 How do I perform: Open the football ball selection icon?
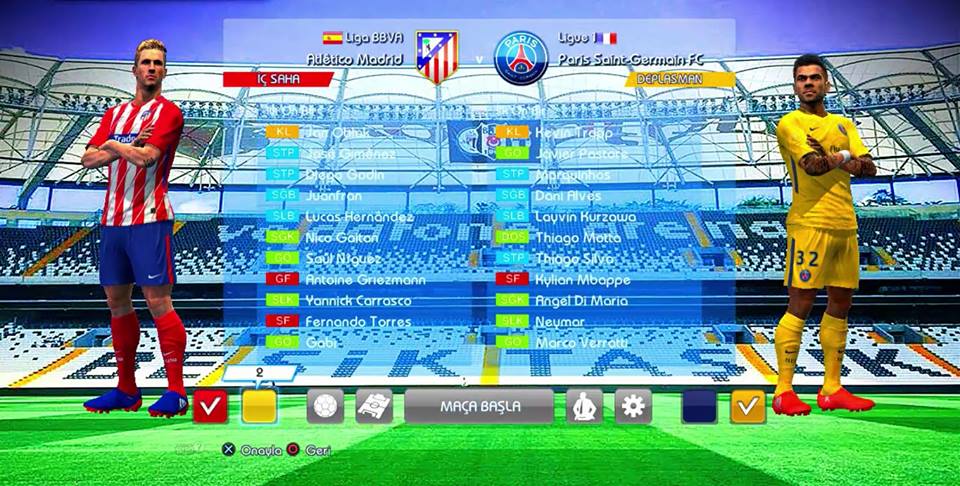coord(325,406)
